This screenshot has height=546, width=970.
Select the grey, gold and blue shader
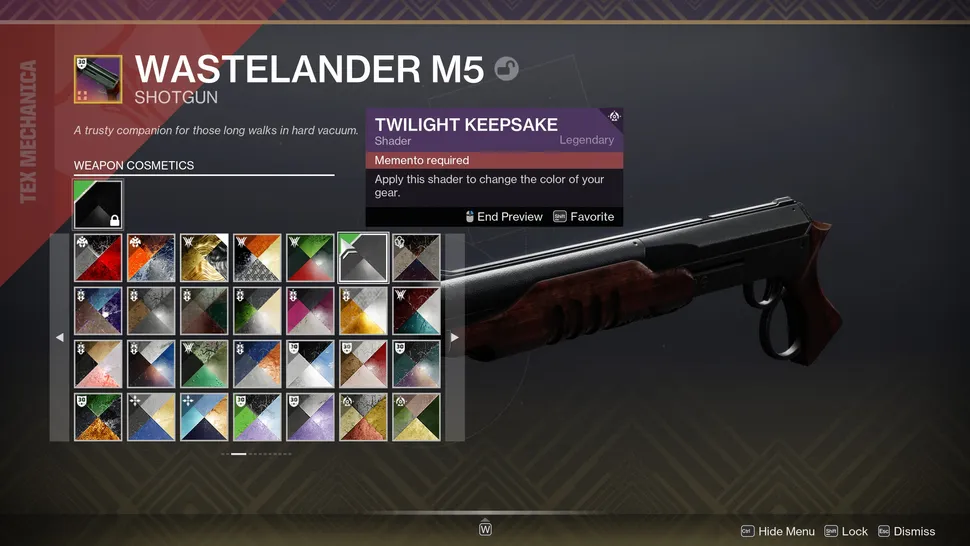[x=151, y=417]
